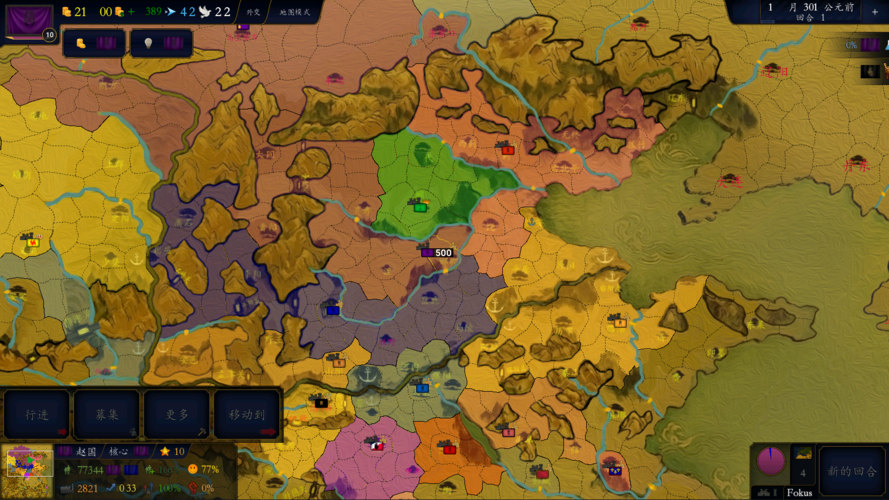
Task: Choose the 募集 recruit button
Action: coord(107,414)
